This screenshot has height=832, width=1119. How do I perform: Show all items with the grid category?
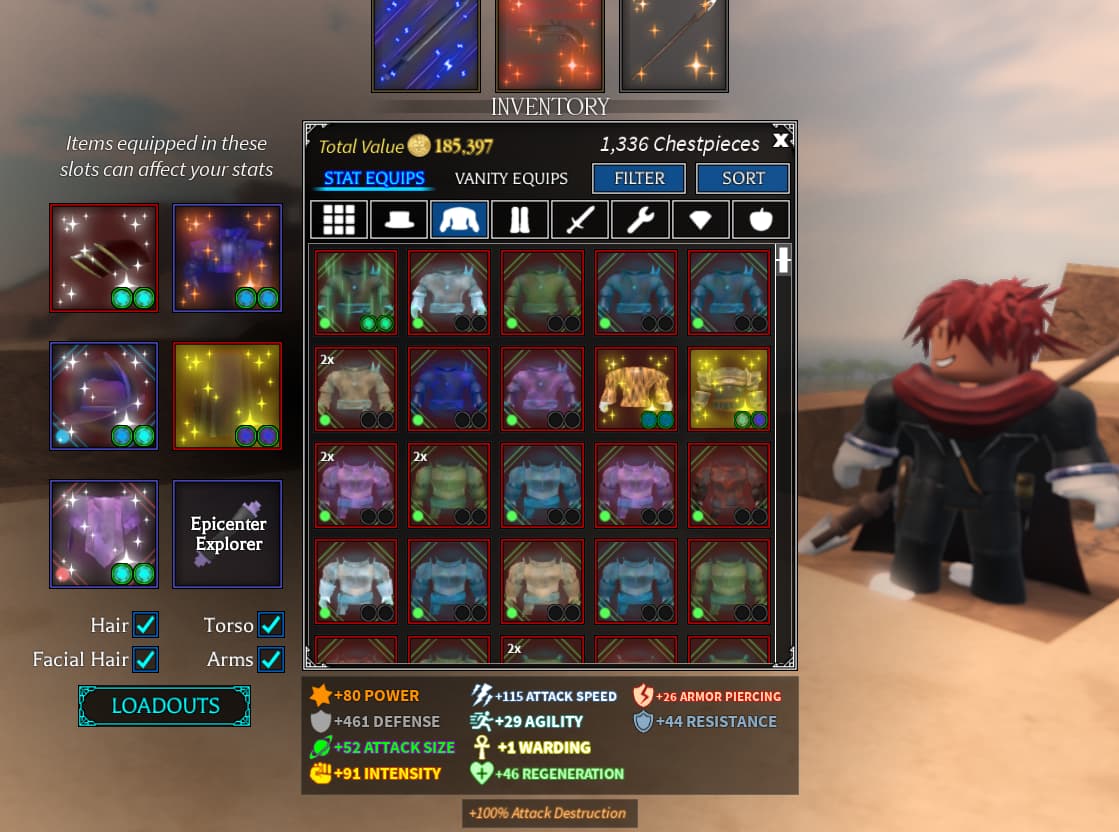[x=338, y=220]
